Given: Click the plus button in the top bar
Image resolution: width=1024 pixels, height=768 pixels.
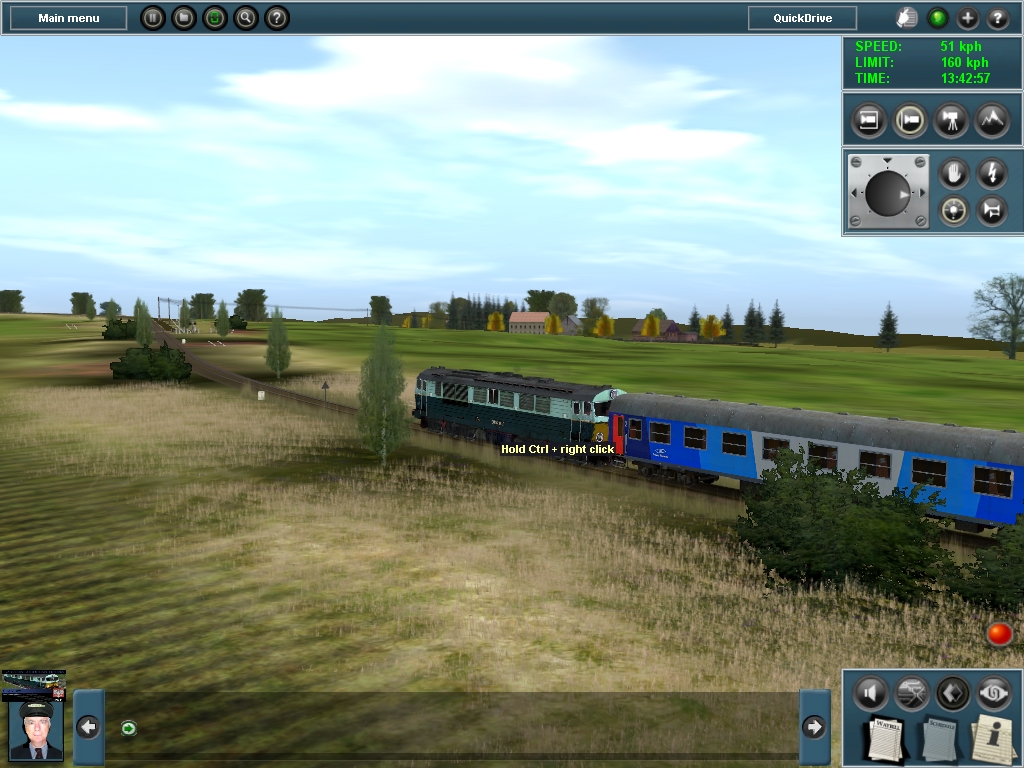Looking at the screenshot, I should tap(967, 18).
